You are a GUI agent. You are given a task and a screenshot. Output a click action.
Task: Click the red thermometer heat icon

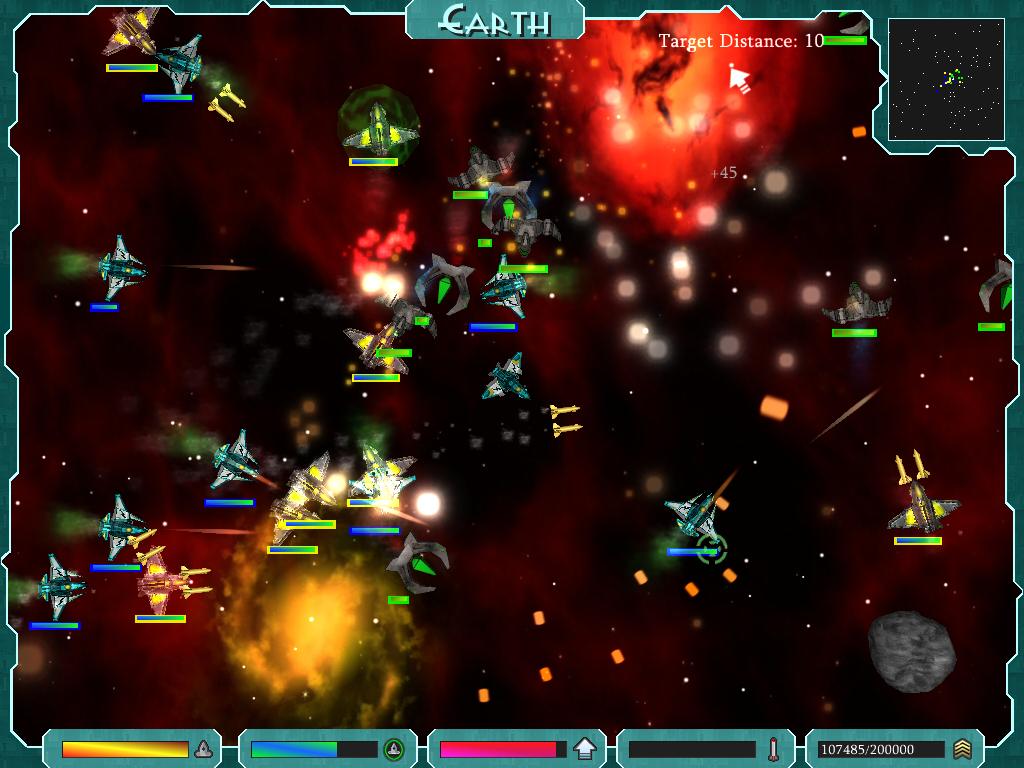pyautogui.click(x=773, y=748)
